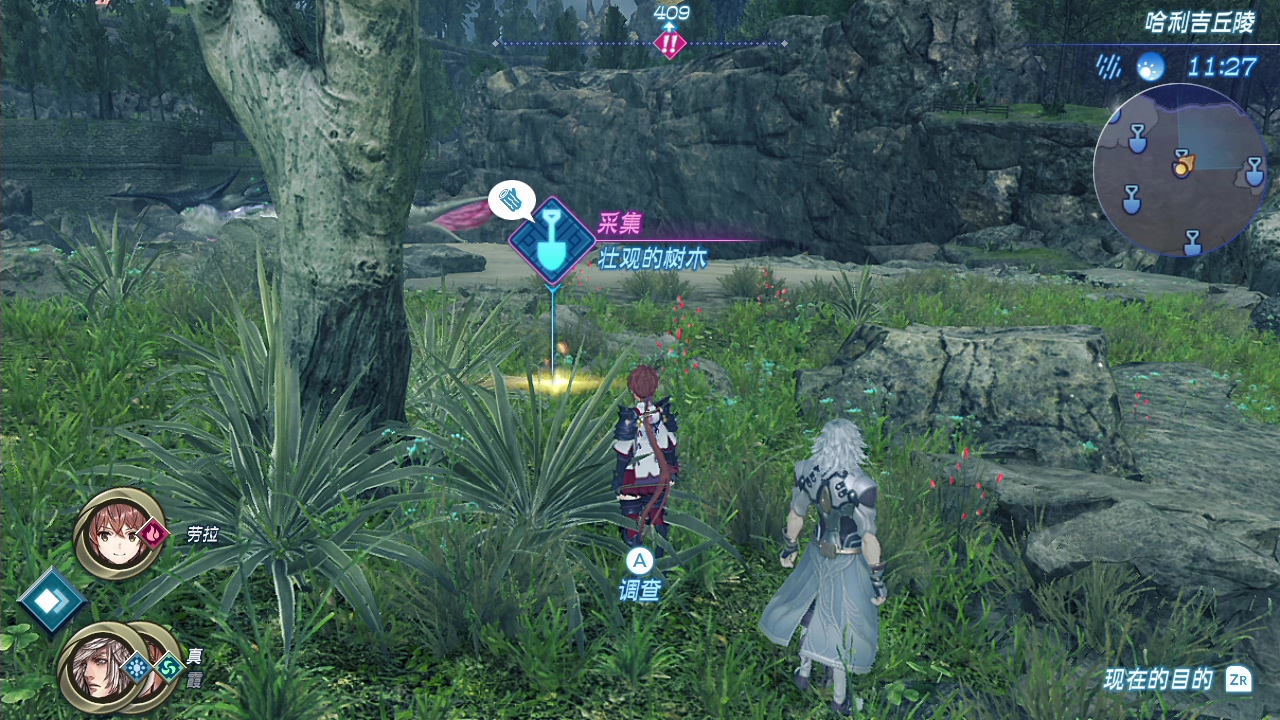1280x720 pixels.
Task: Open the circular minimap
Action: (1180, 170)
